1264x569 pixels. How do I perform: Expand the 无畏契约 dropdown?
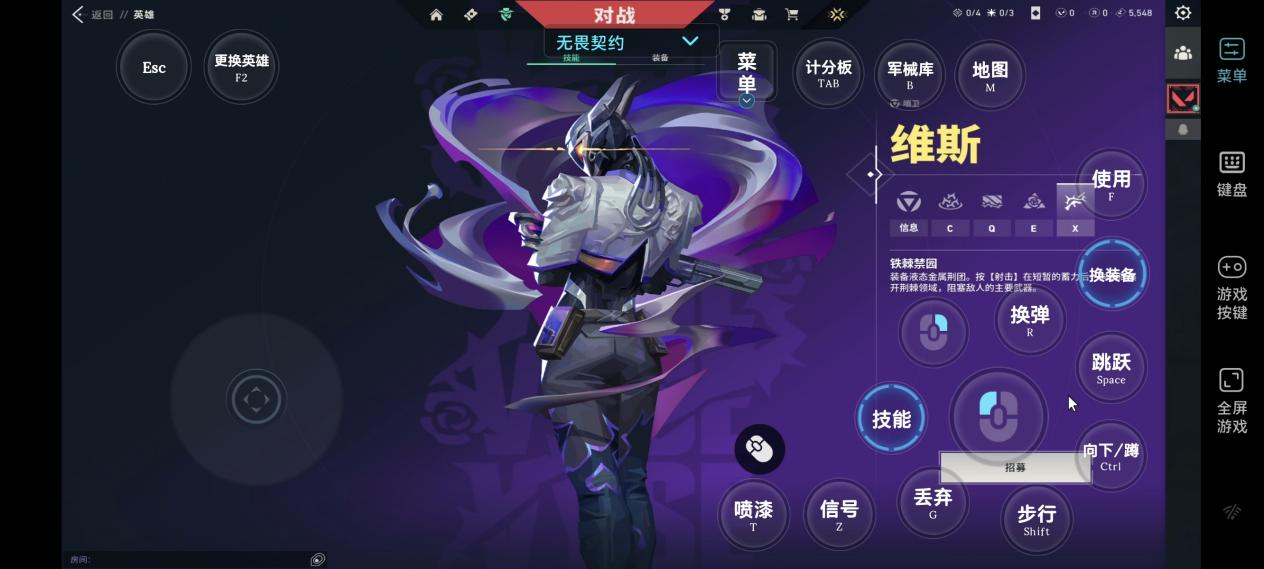tap(690, 41)
